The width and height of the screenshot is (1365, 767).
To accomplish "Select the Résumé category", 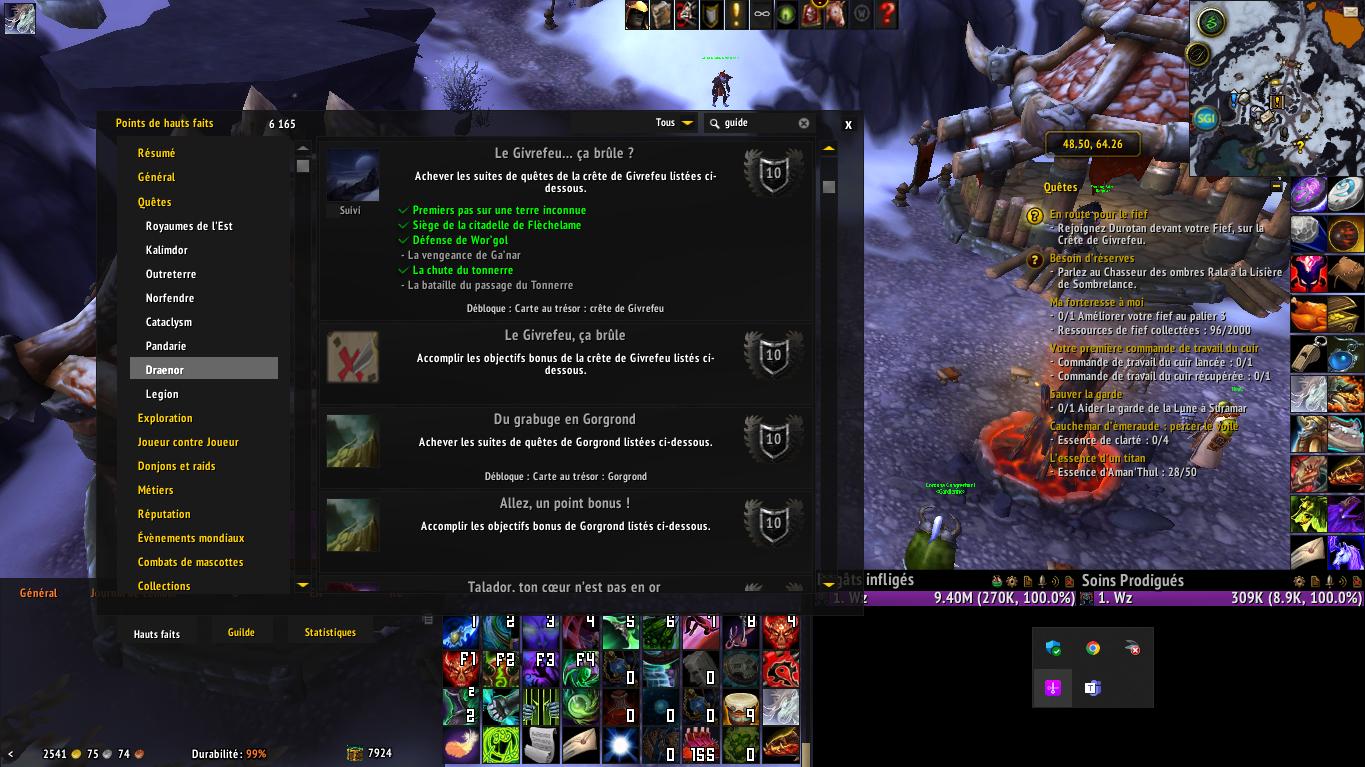I will coord(157,153).
